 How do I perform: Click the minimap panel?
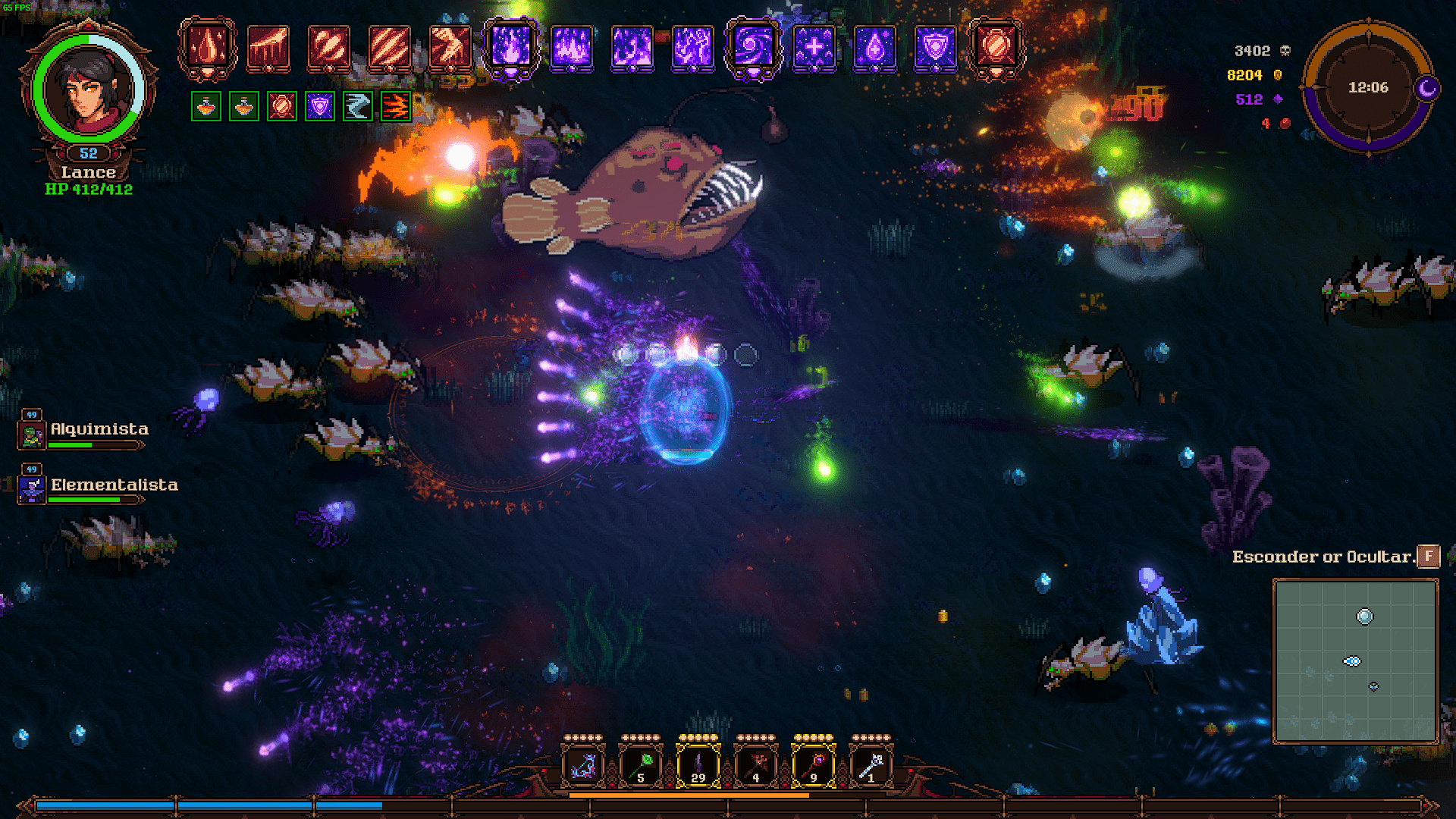(1355, 661)
